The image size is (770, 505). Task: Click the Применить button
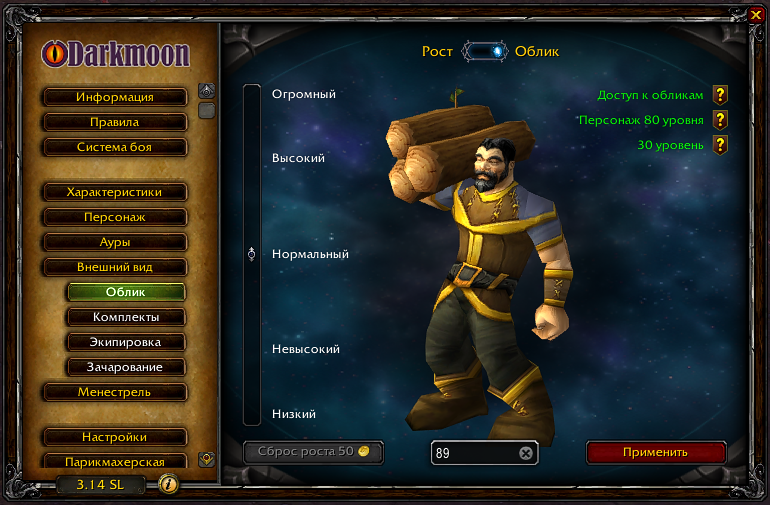(655, 452)
